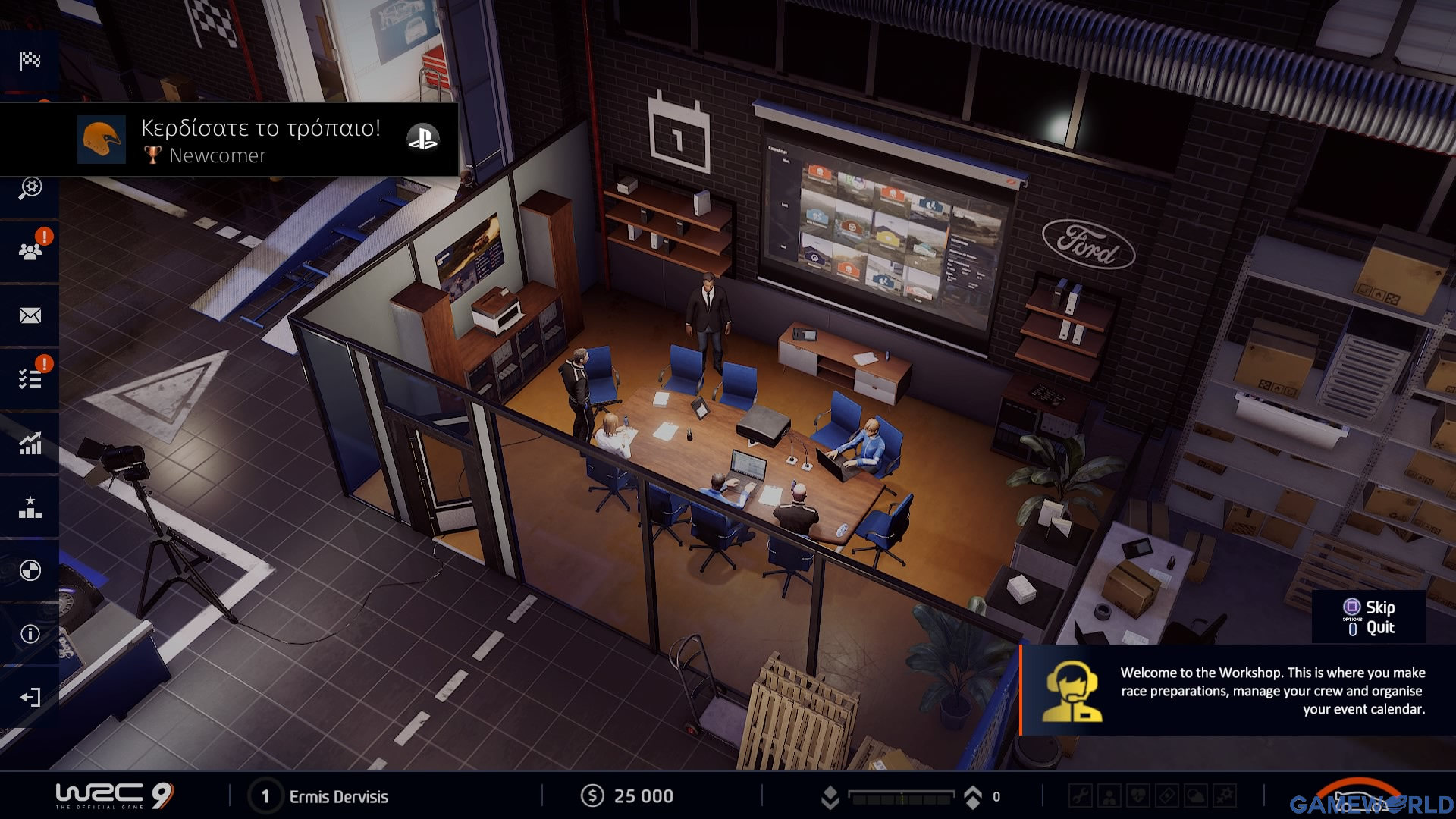Click the Workshop welcome tutorial message

1238,690
